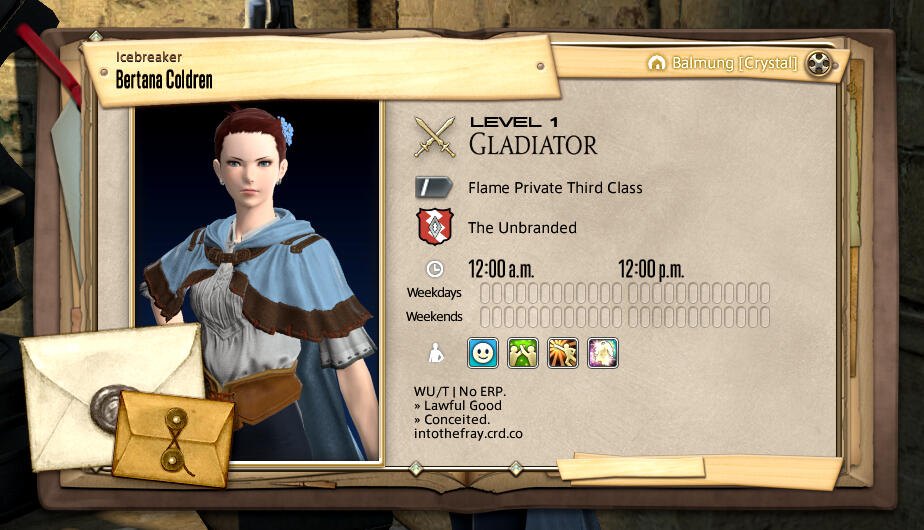Screen dimensions: 924x530
Task: Click the green high-five figures activity icon
Action: (523, 352)
